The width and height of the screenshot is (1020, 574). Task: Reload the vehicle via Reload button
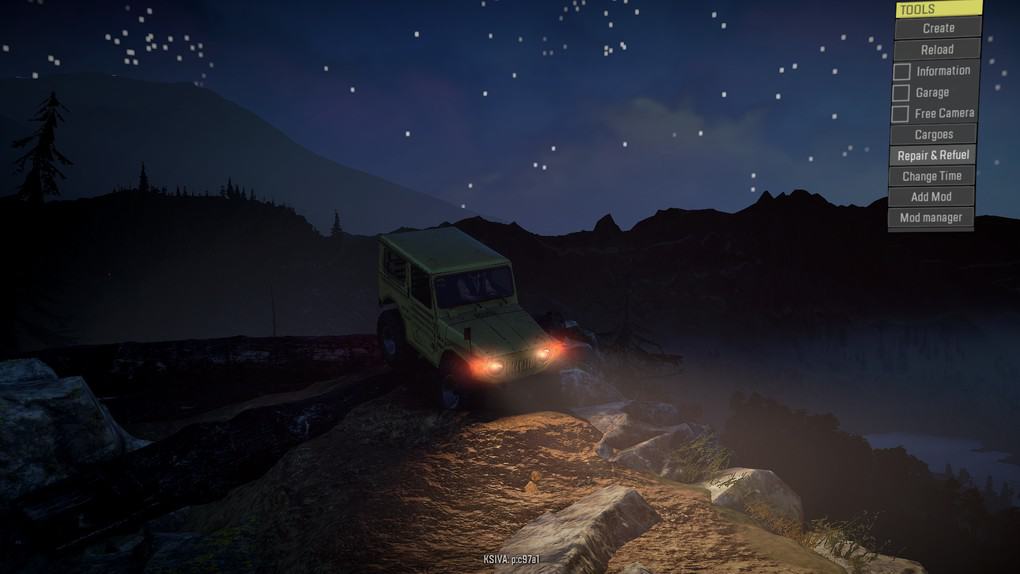pos(936,49)
